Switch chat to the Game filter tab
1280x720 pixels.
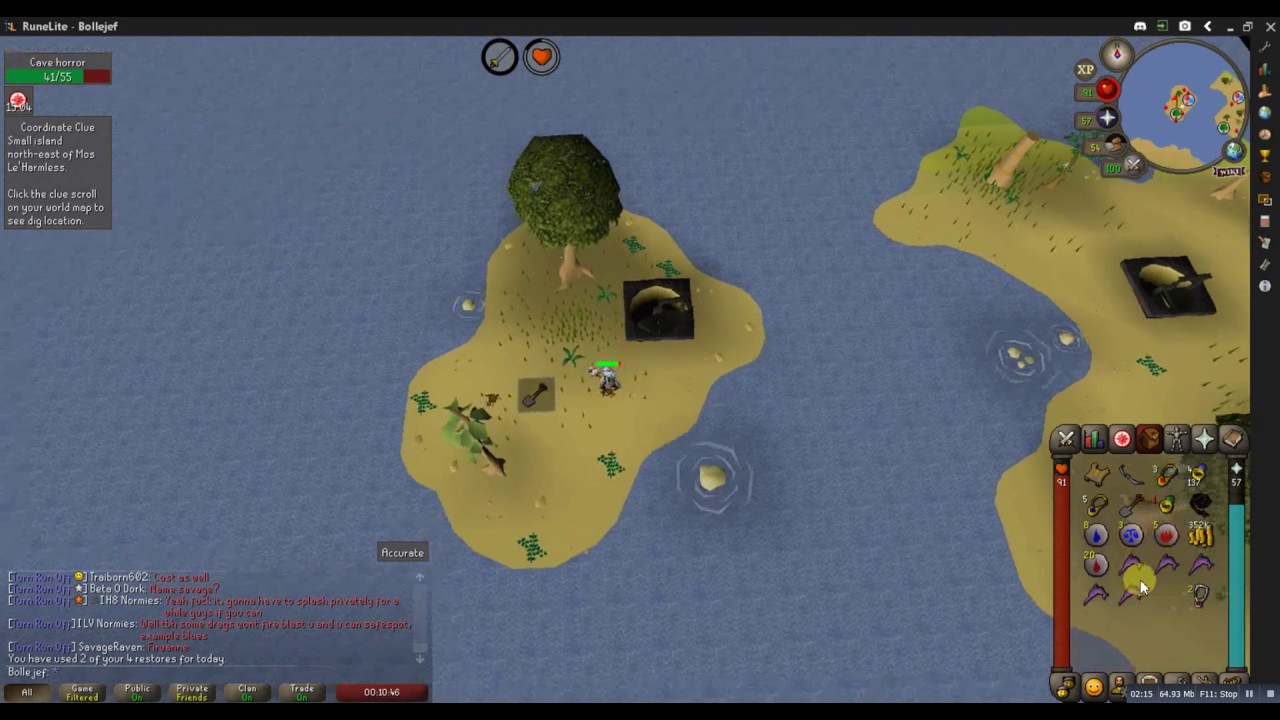[82, 692]
